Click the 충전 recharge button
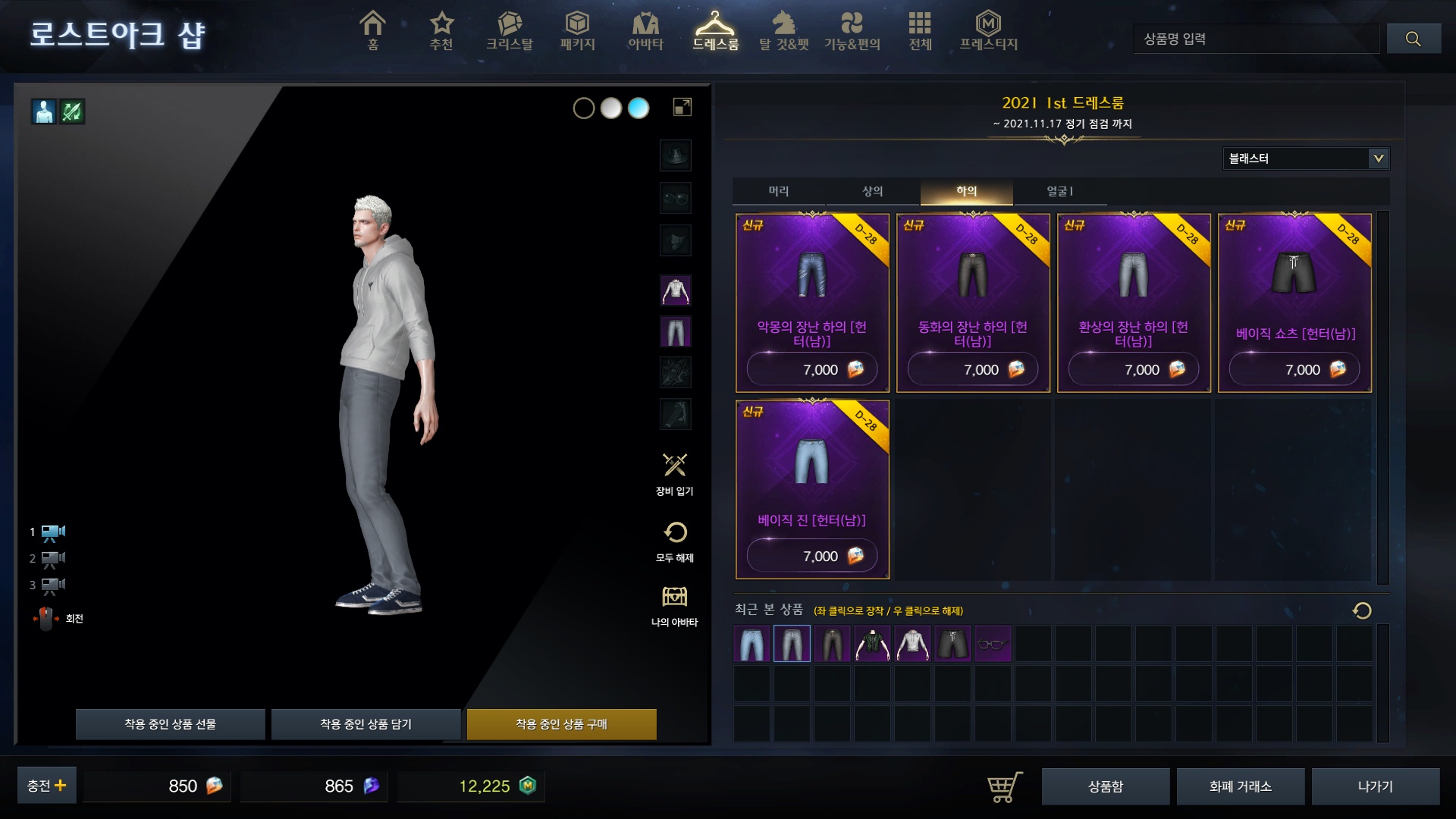 47,786
